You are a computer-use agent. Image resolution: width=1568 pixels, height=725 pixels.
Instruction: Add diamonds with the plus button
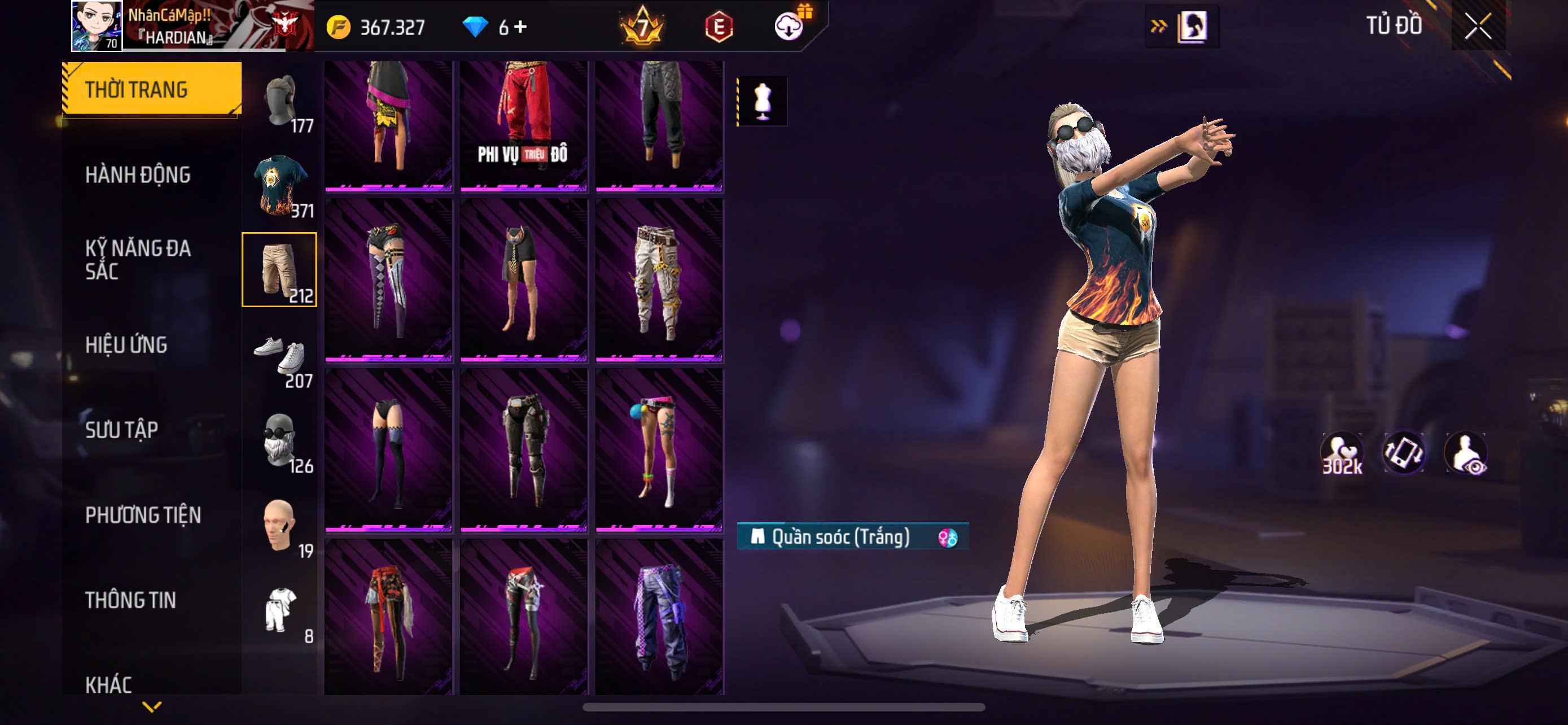(520, 27)
